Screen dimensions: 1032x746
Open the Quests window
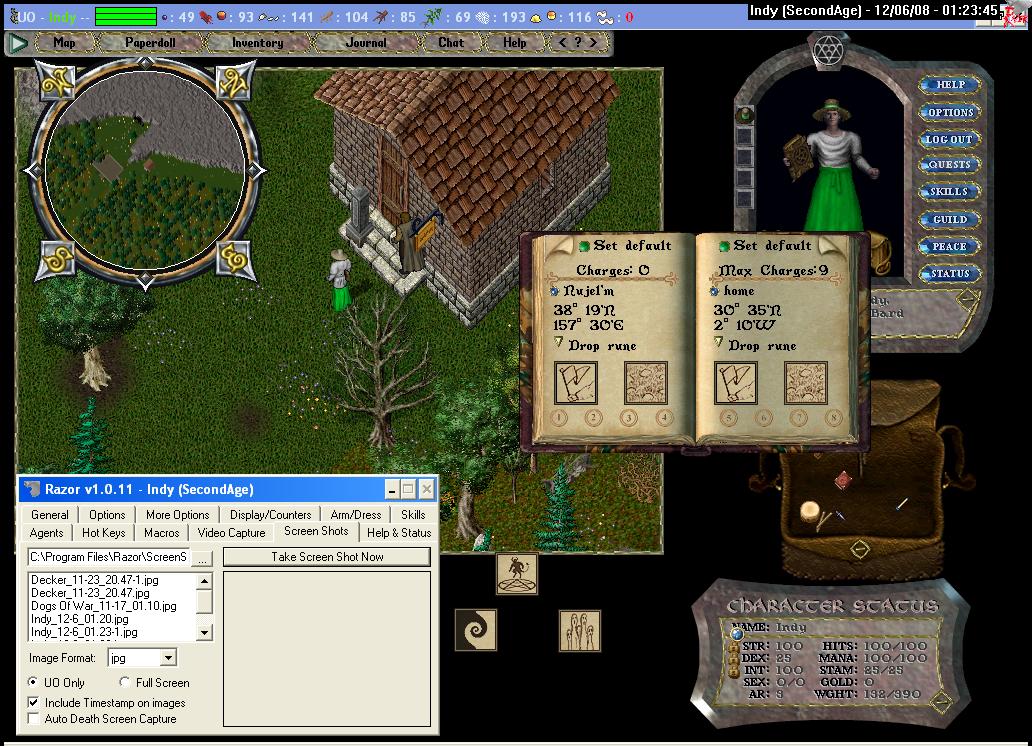coord(949,165)
